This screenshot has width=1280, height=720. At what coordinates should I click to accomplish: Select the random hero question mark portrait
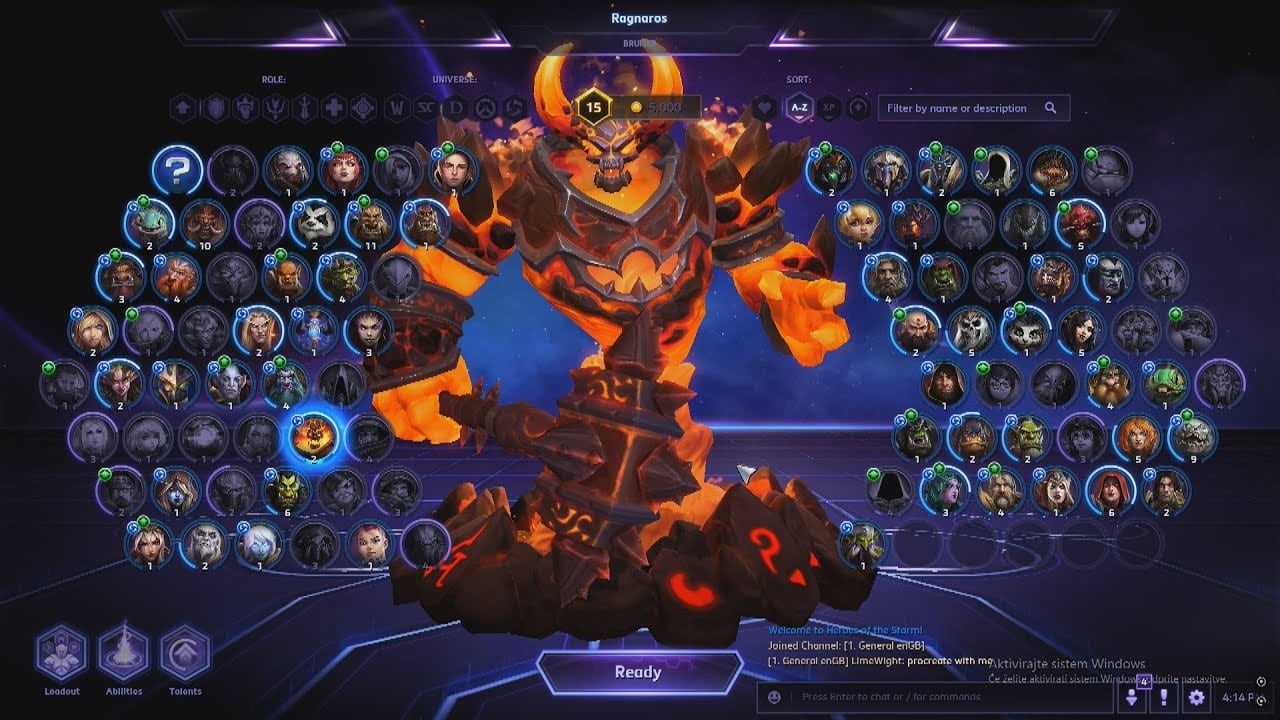click(177, 171)
